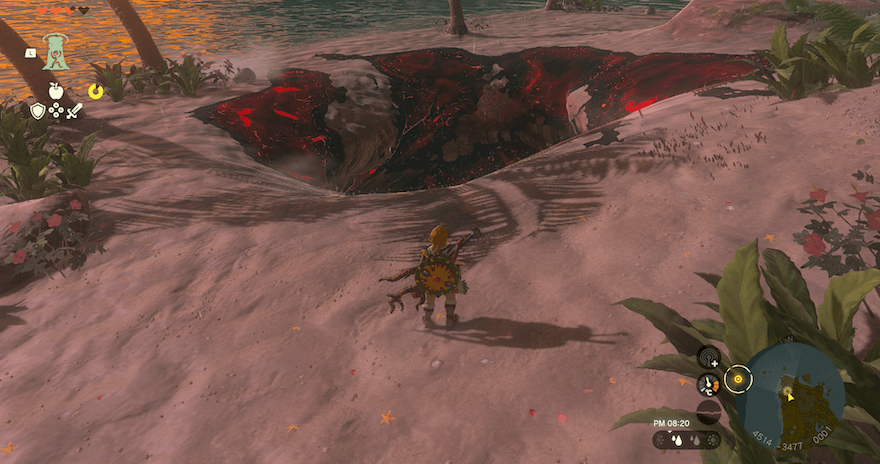The width and height of the screenshot is (880, 464).
Task: Choose the shield quick-select icon
Action: click(x=38, y=111)
